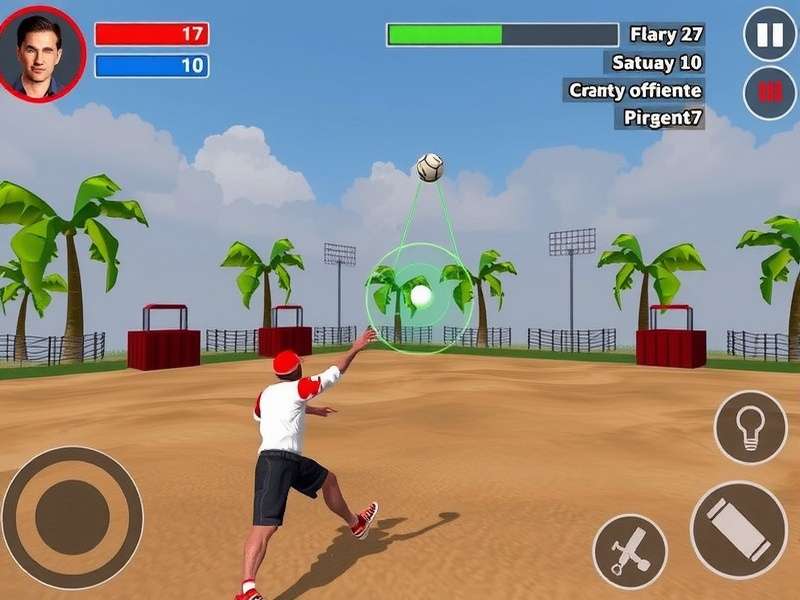The height and width of the screenshot is (600, 800).
Task: Tap the large bat swing button
Action: click(739, 530)
